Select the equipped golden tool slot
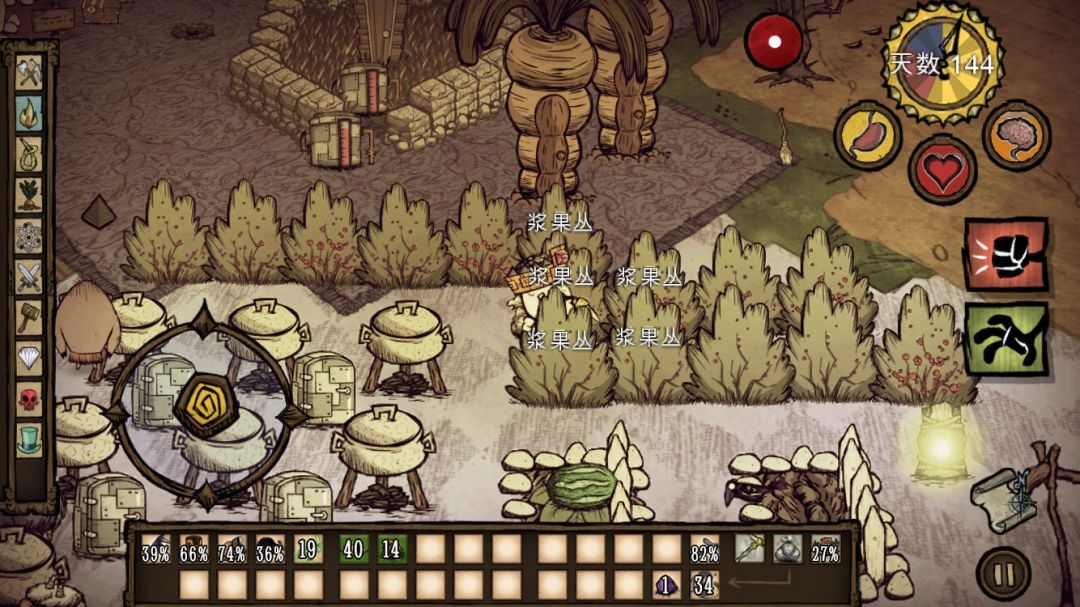 (x=750, y=548)
